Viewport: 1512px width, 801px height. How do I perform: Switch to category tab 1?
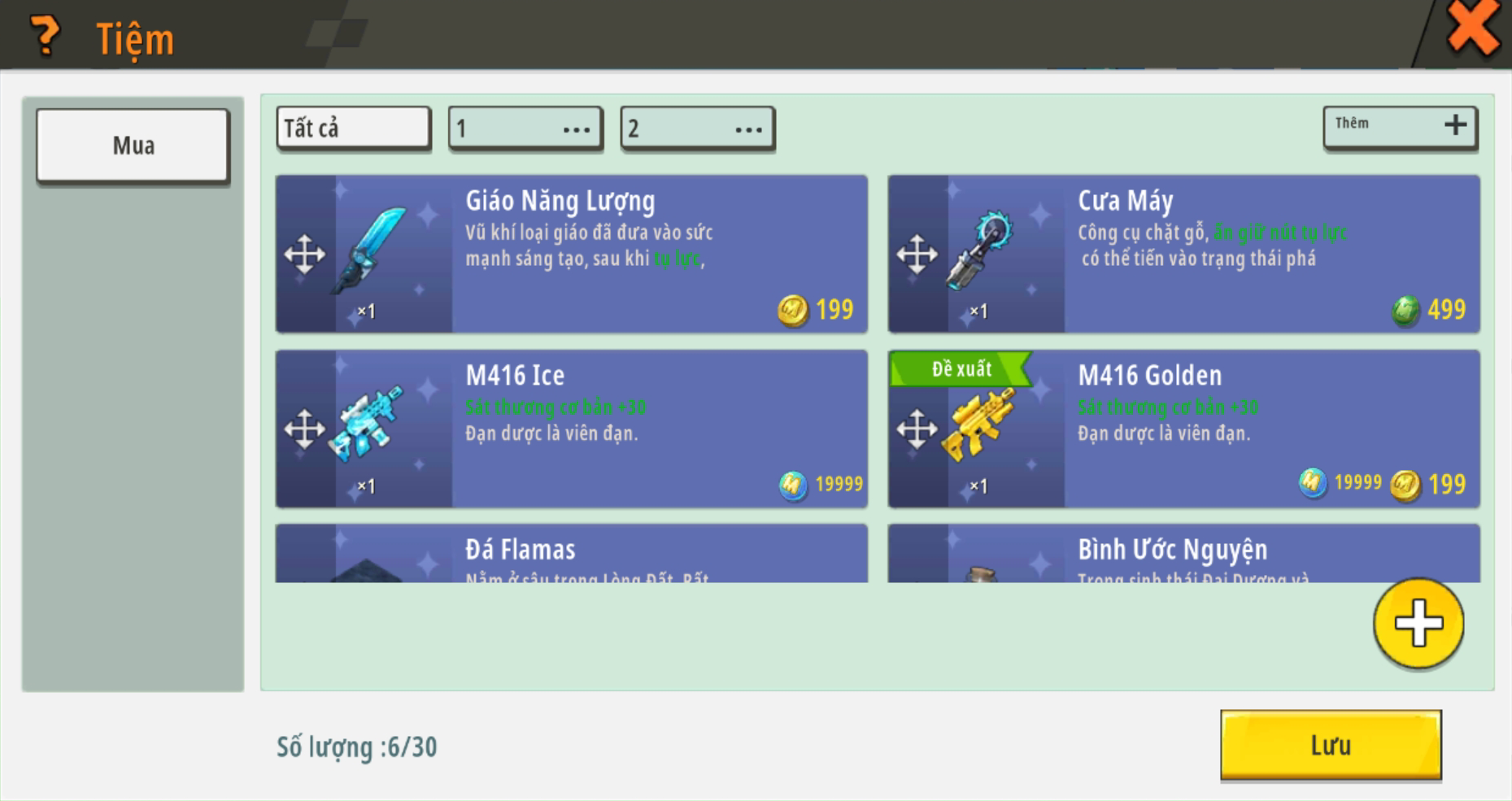tap(525, 128)
